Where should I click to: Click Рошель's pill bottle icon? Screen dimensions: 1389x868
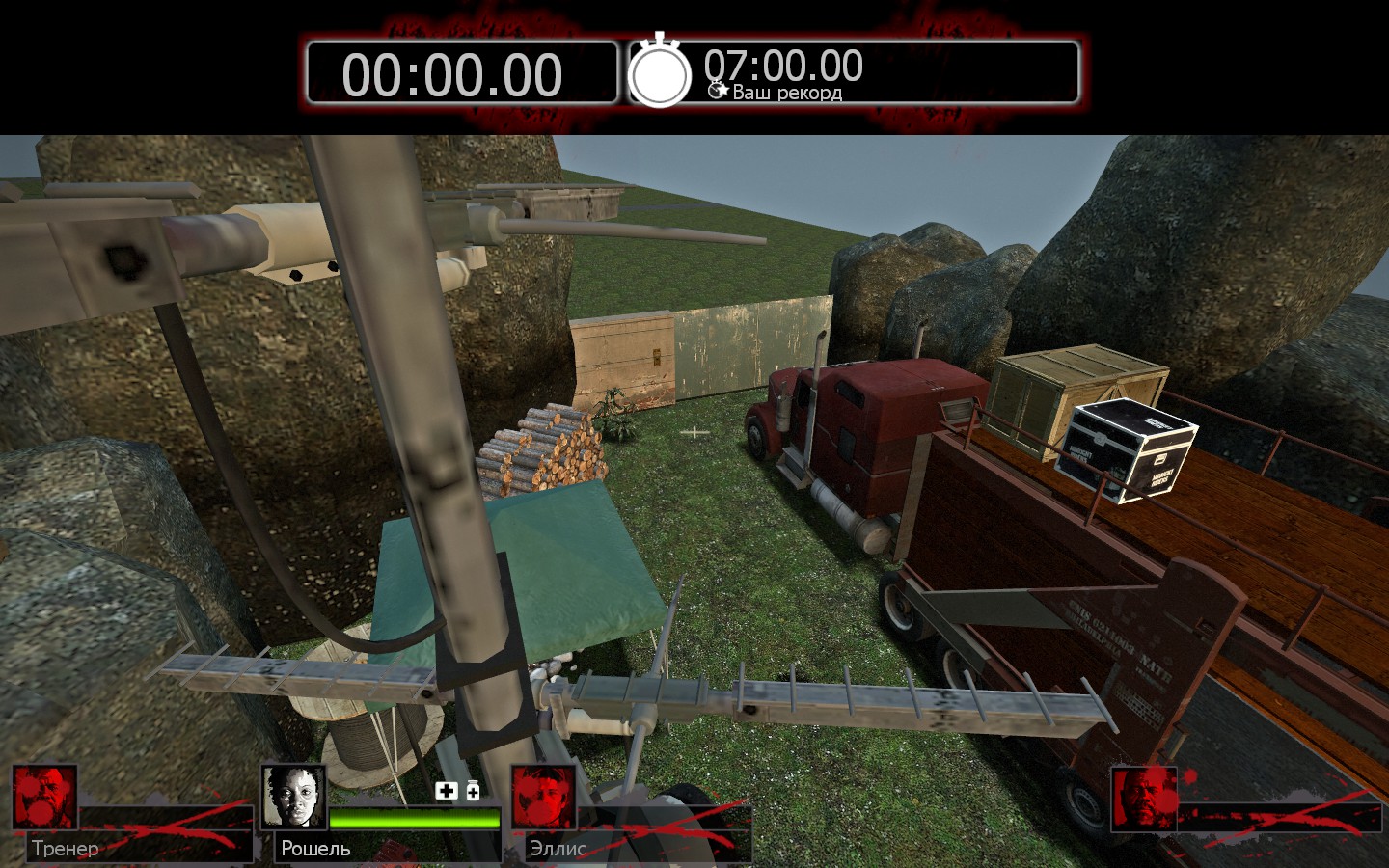pos(473,791)
